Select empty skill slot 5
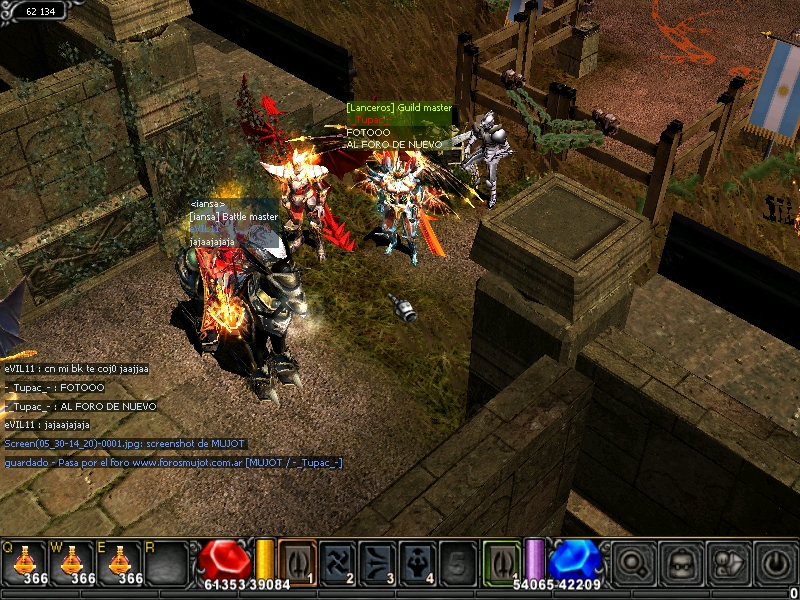 click(459, 561)
